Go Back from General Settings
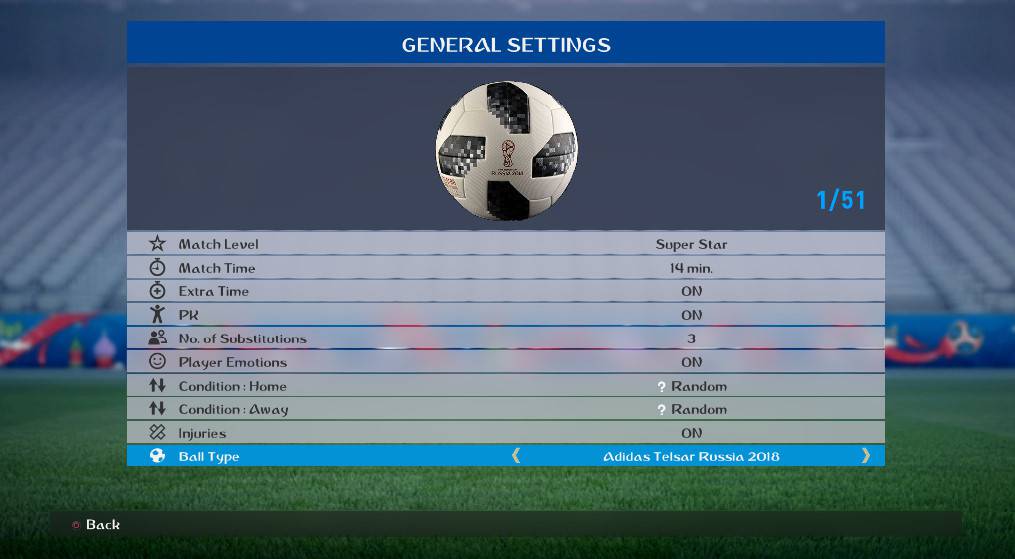The height and width of the screenshot is (559, 1015). coord(96,525)
